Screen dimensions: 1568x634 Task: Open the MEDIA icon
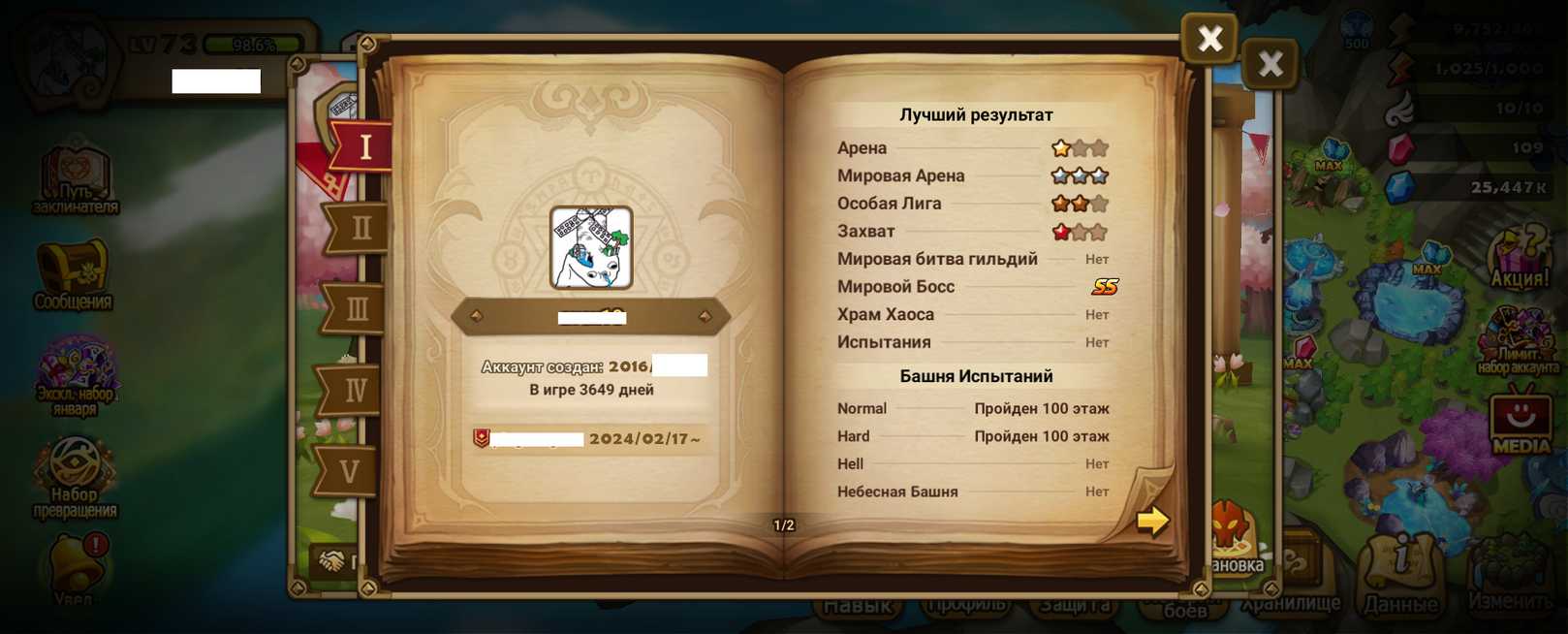1520,423
